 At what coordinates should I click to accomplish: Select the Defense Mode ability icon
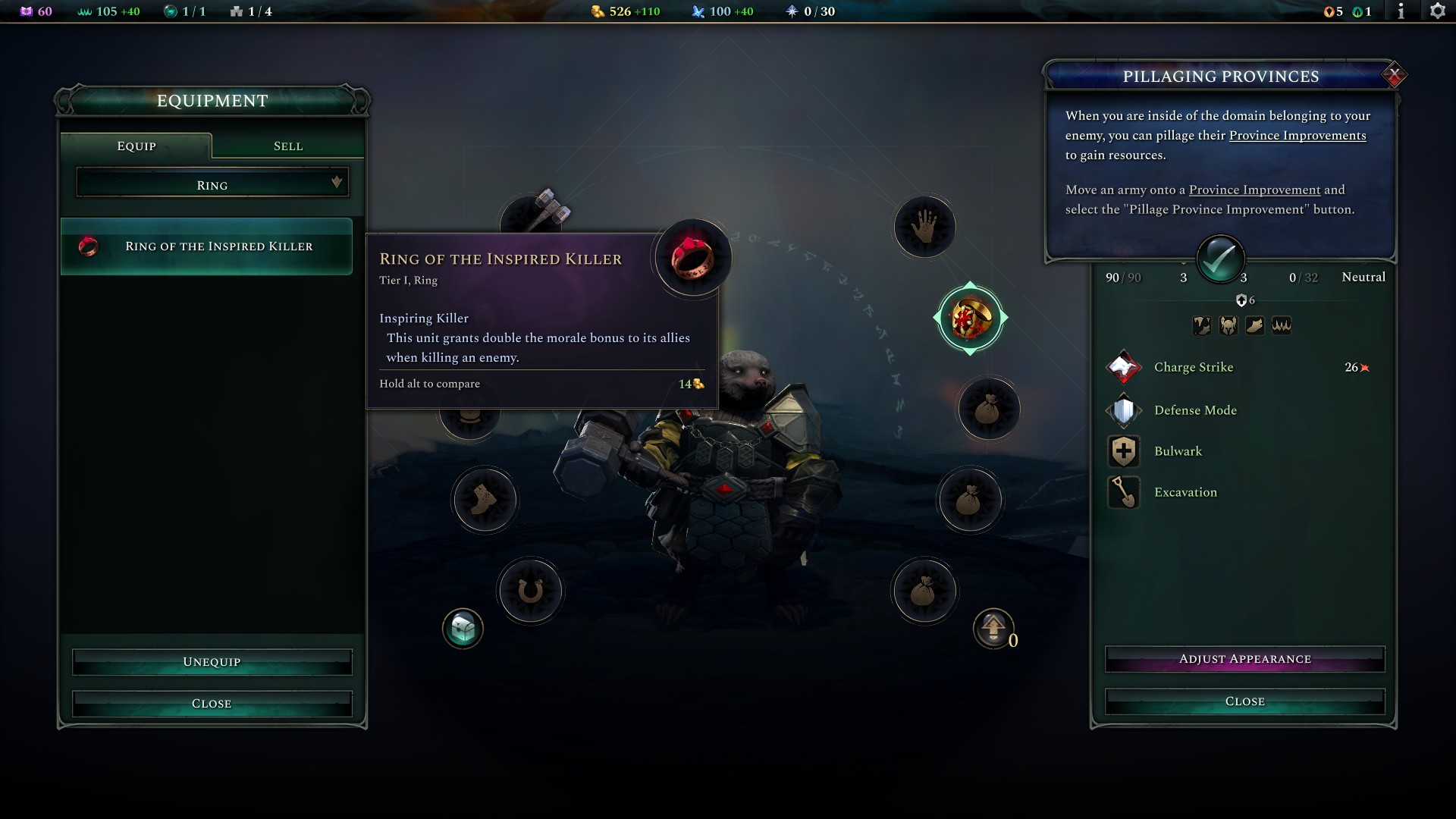(1124, 409)
